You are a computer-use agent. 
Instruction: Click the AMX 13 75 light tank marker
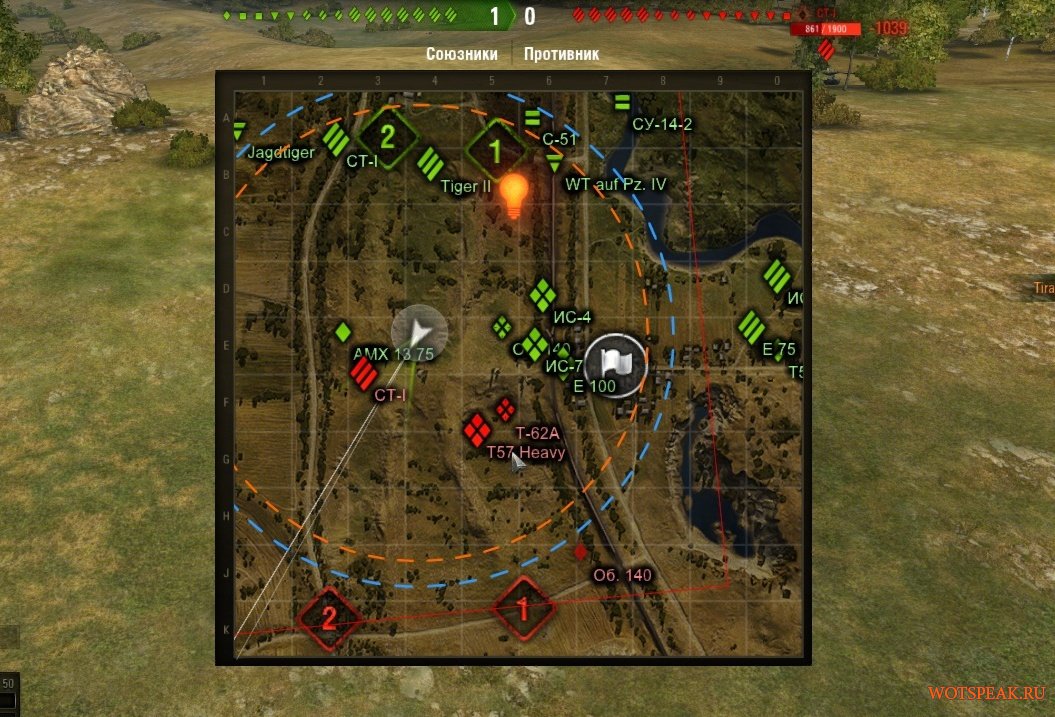pyautogui.click(x=344, y=331)
